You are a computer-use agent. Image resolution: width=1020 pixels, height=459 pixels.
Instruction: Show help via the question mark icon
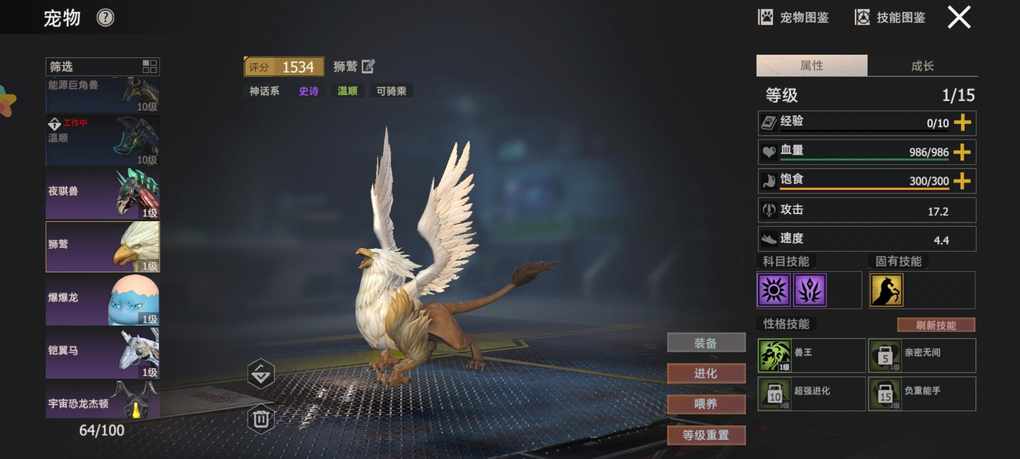[x=105, y=17]
